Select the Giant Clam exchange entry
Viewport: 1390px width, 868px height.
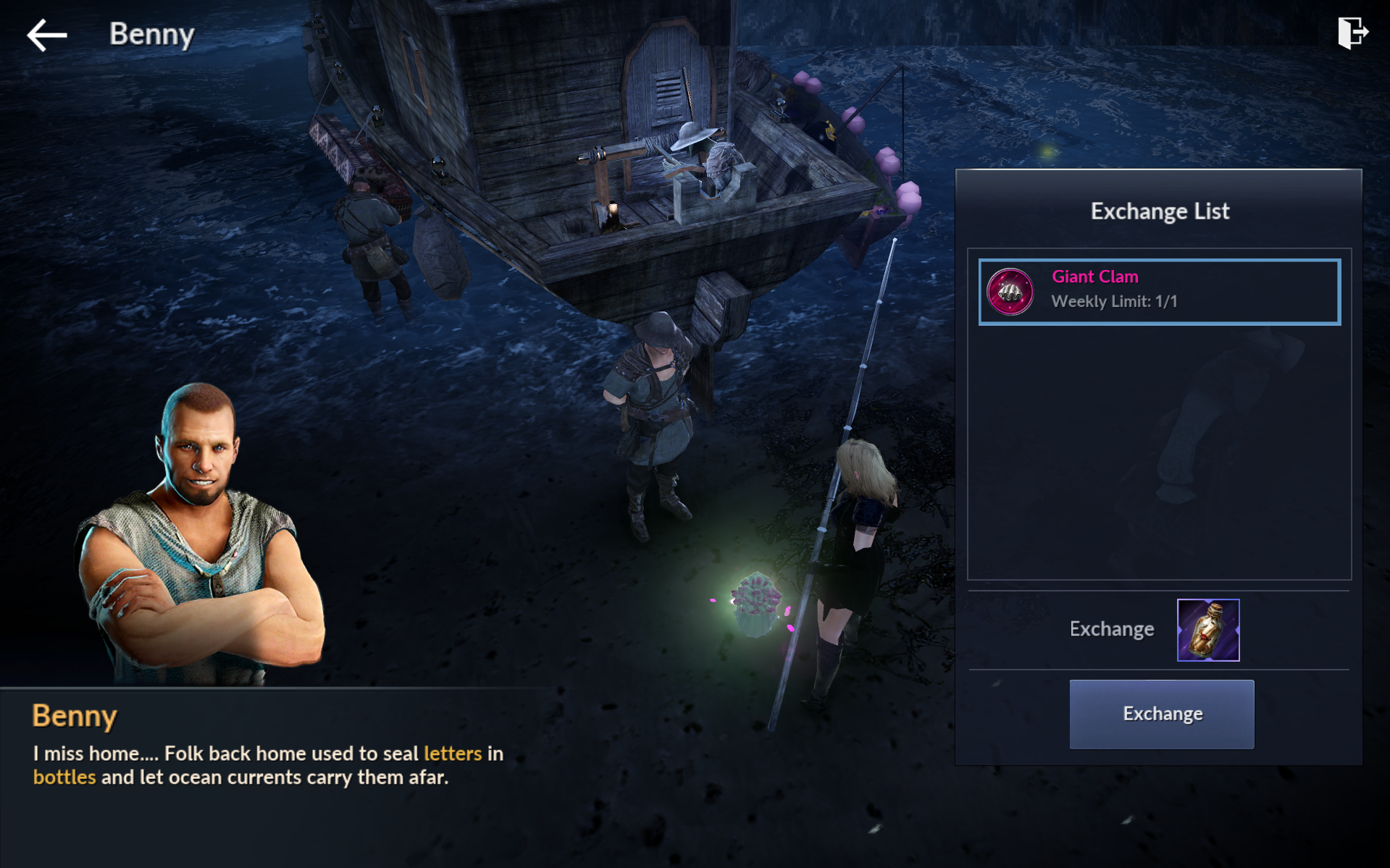click(x=1159, y=292)
